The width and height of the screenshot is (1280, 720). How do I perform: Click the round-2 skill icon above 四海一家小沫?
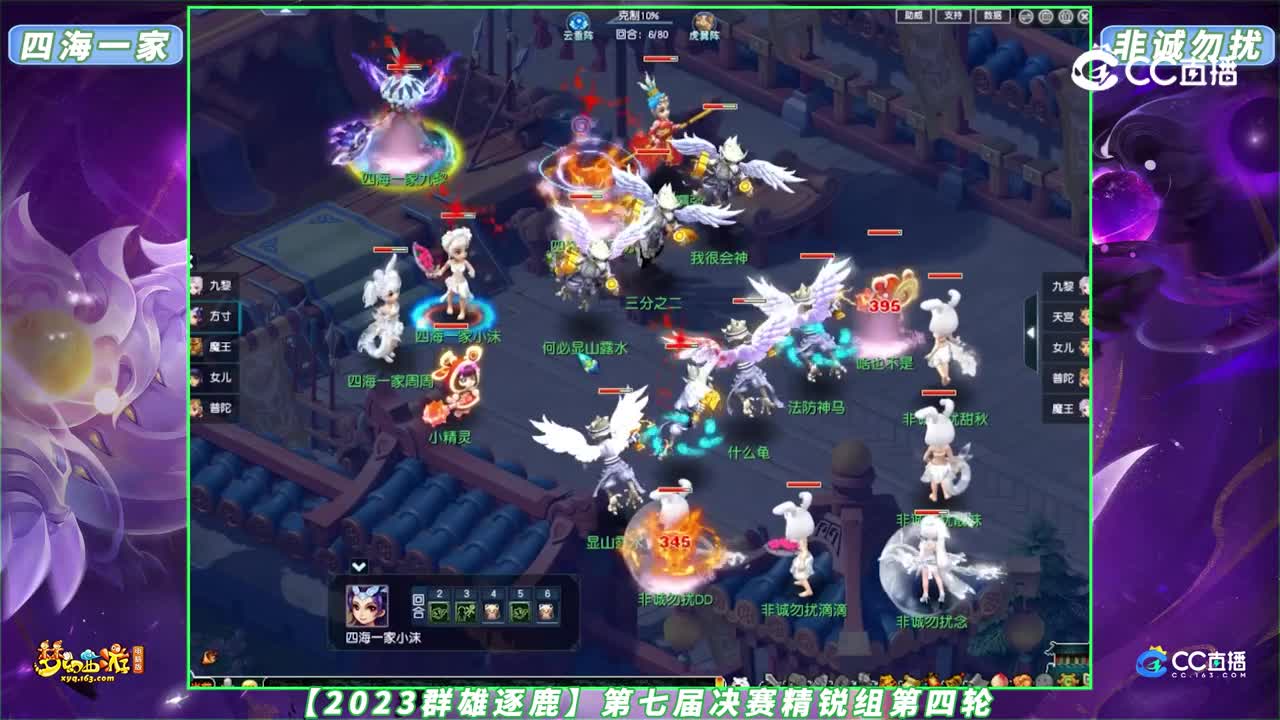[x=441, y=612]
